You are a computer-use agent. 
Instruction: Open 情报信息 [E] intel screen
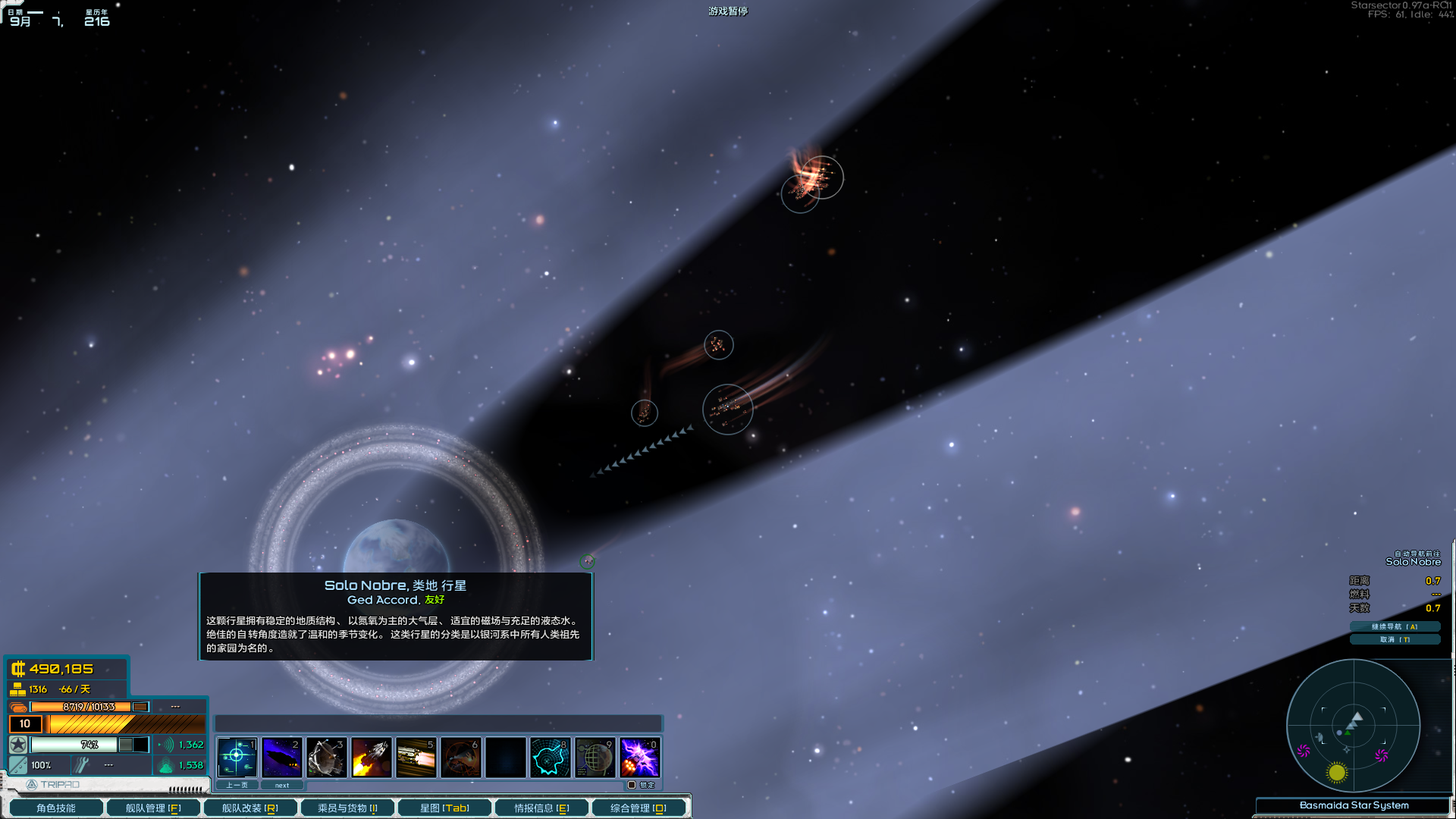[x=540, y=807]
